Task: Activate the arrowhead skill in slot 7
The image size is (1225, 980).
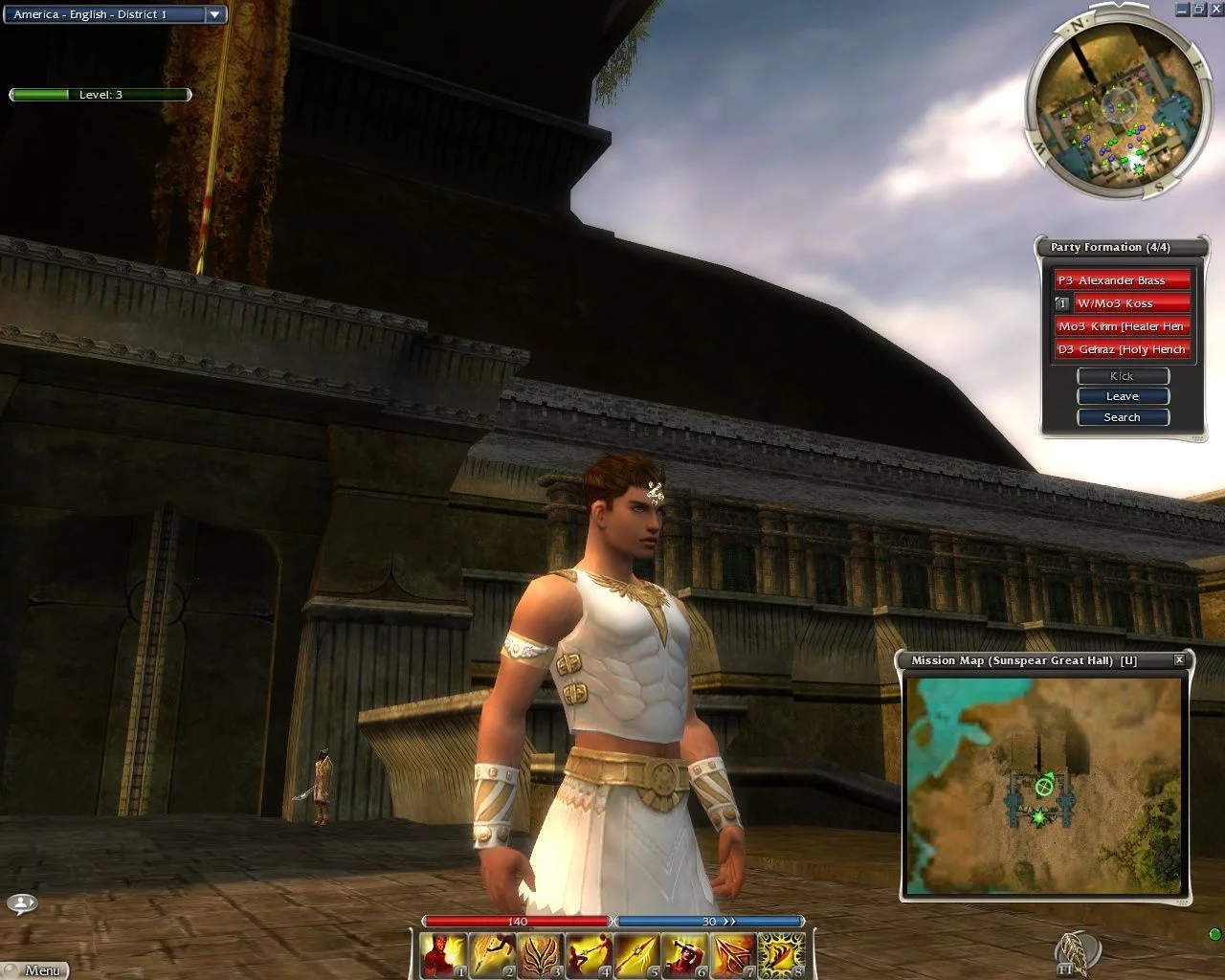Action: pyautogui.click(x=733, y=955)
